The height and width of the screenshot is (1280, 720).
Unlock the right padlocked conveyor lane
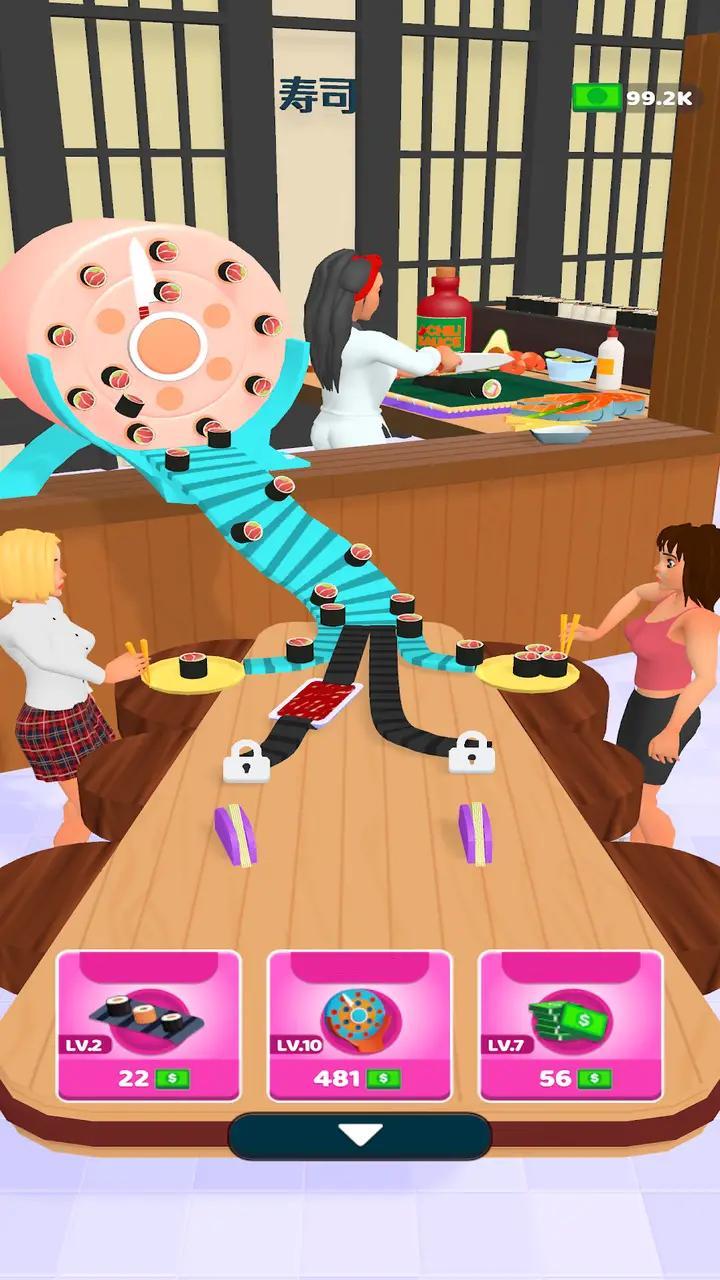click(x=471, y=752)
